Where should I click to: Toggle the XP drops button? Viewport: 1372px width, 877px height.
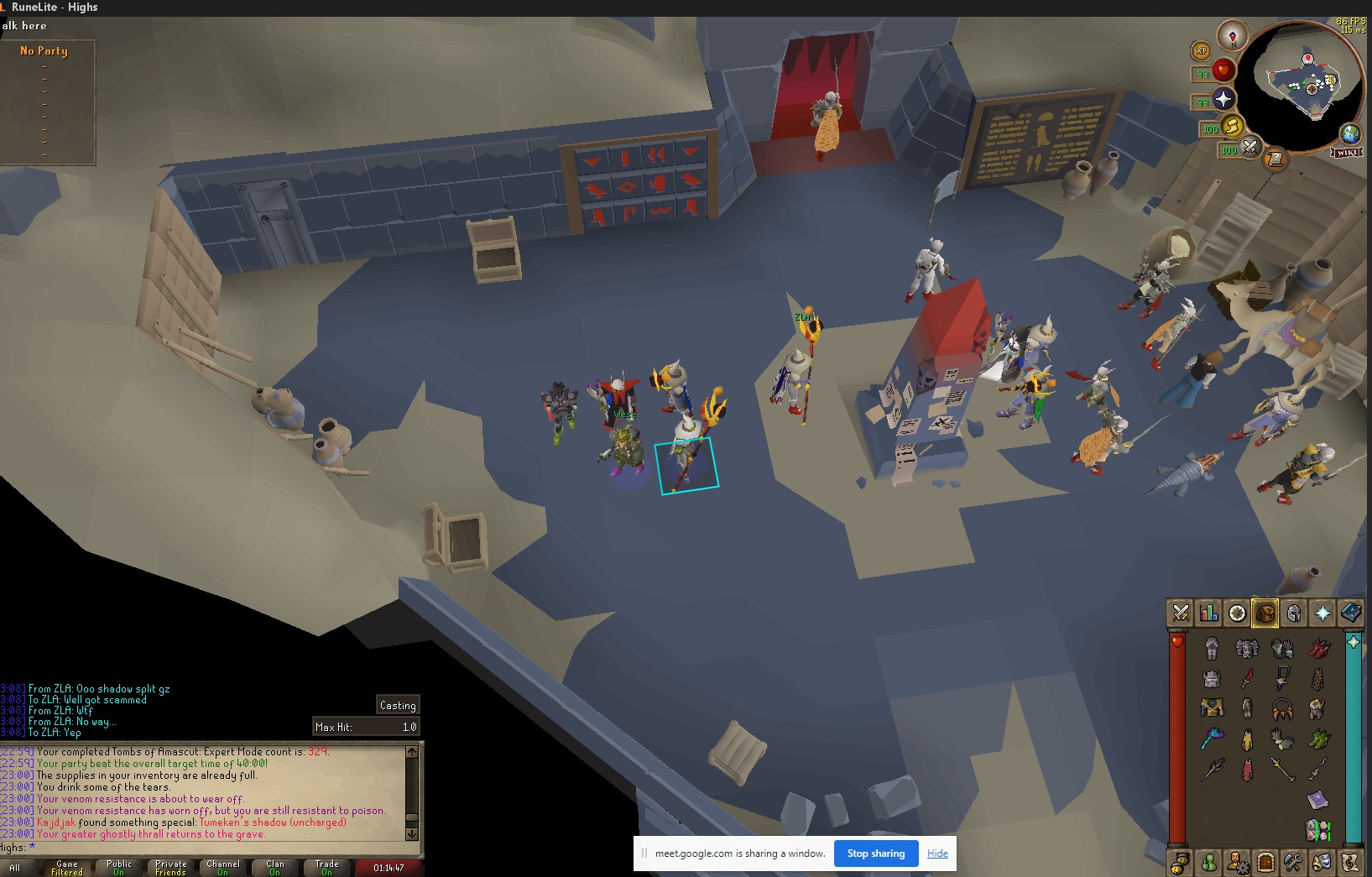(x=1201, y=51)
